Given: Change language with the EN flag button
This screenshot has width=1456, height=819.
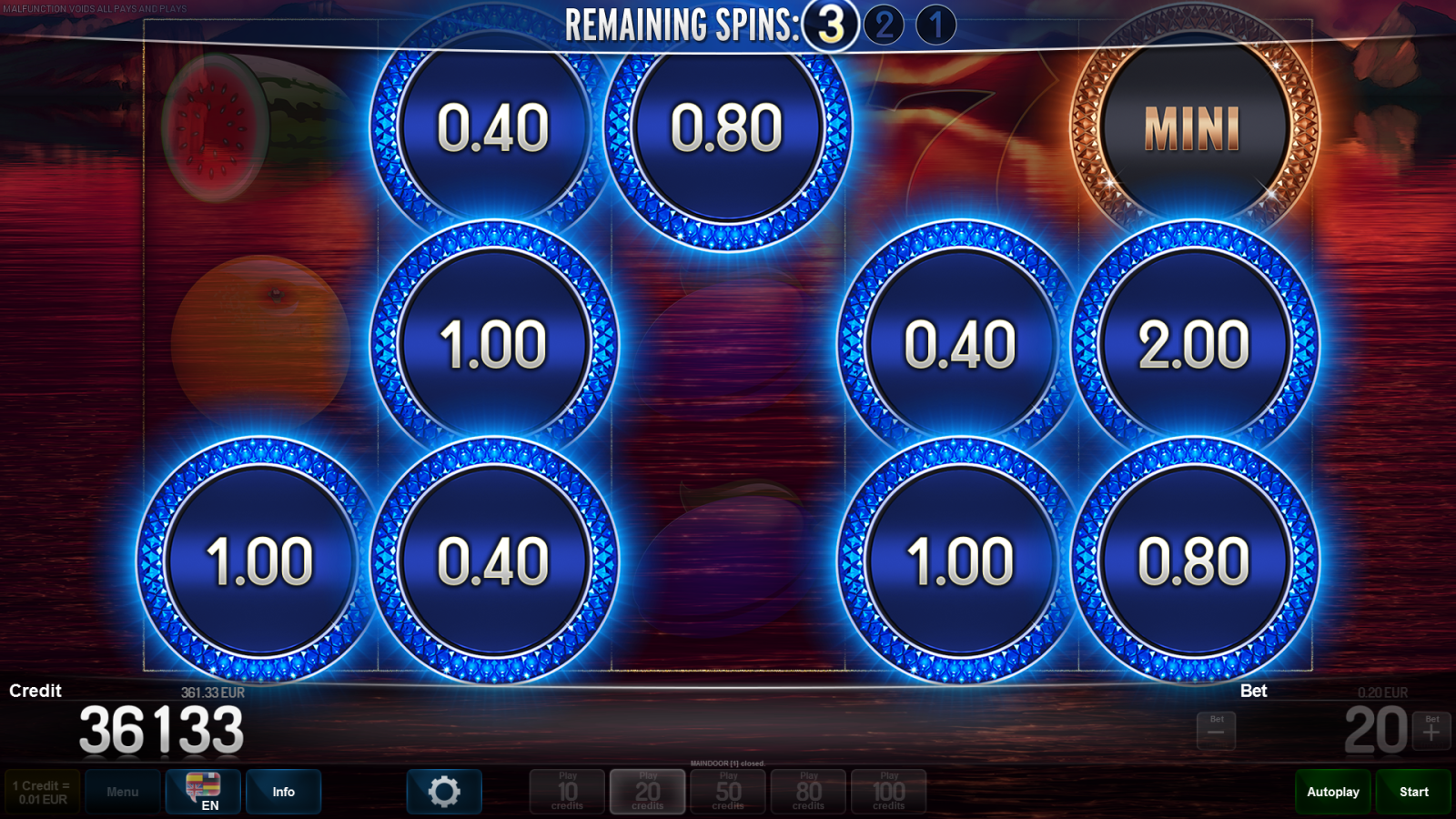Looking at the screenshot, I should click(x=203, y=792).
